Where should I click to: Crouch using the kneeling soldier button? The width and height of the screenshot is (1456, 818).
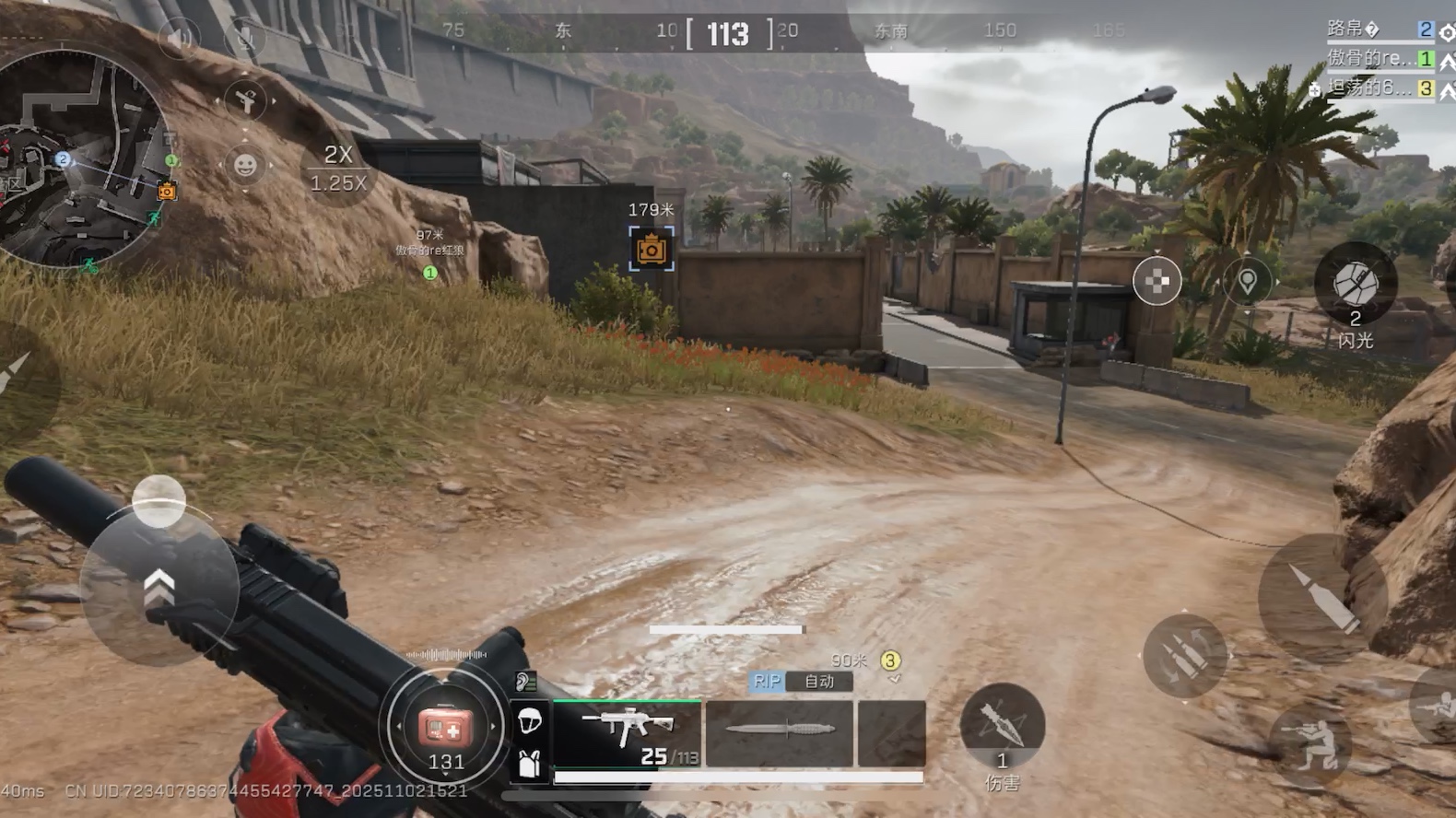click(x=1309, y=746)
